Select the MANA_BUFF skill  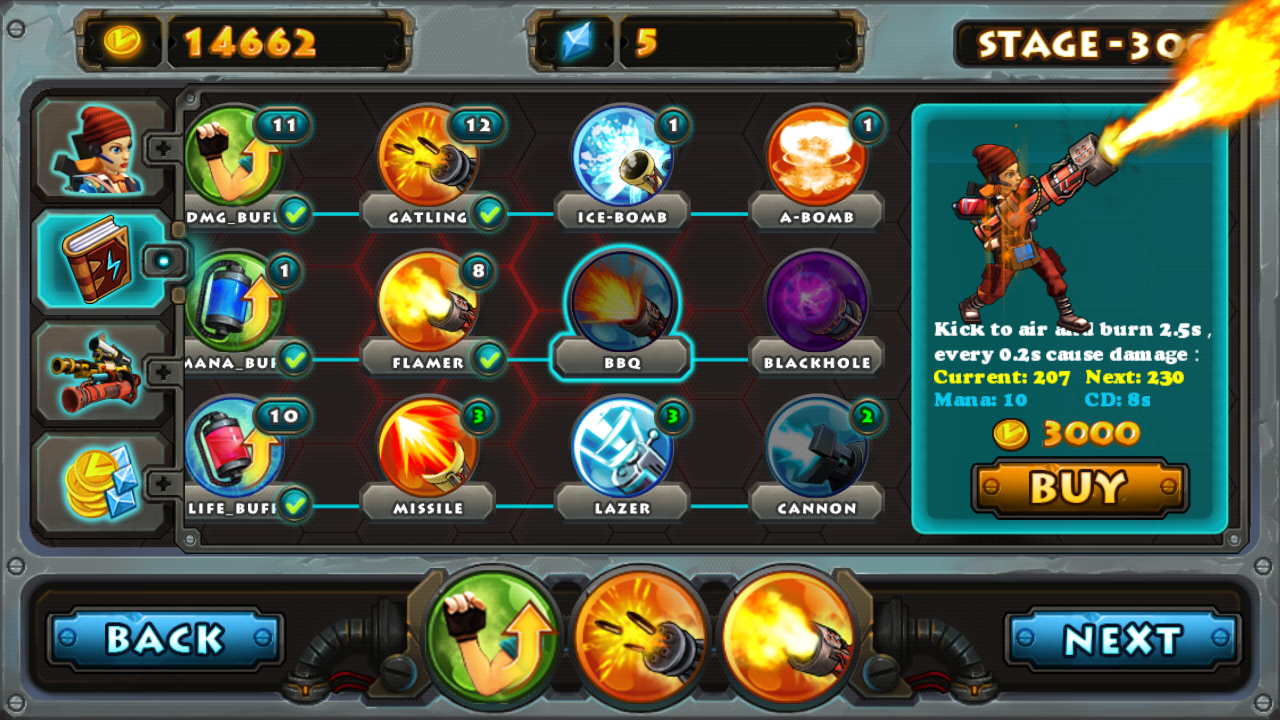click(x=234, y=302)
